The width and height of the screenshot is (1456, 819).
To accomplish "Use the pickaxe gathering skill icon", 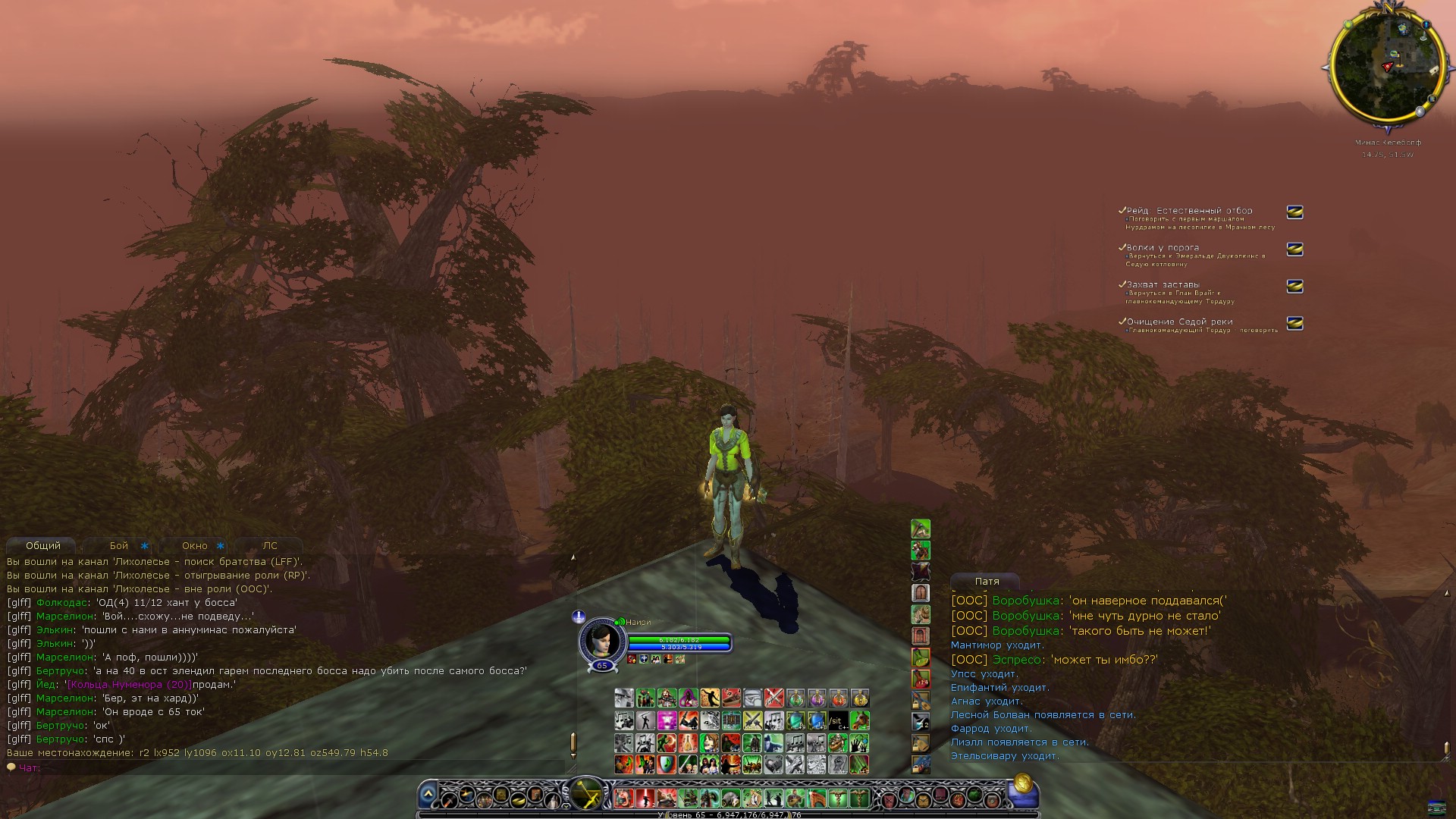I will (921, 529).
